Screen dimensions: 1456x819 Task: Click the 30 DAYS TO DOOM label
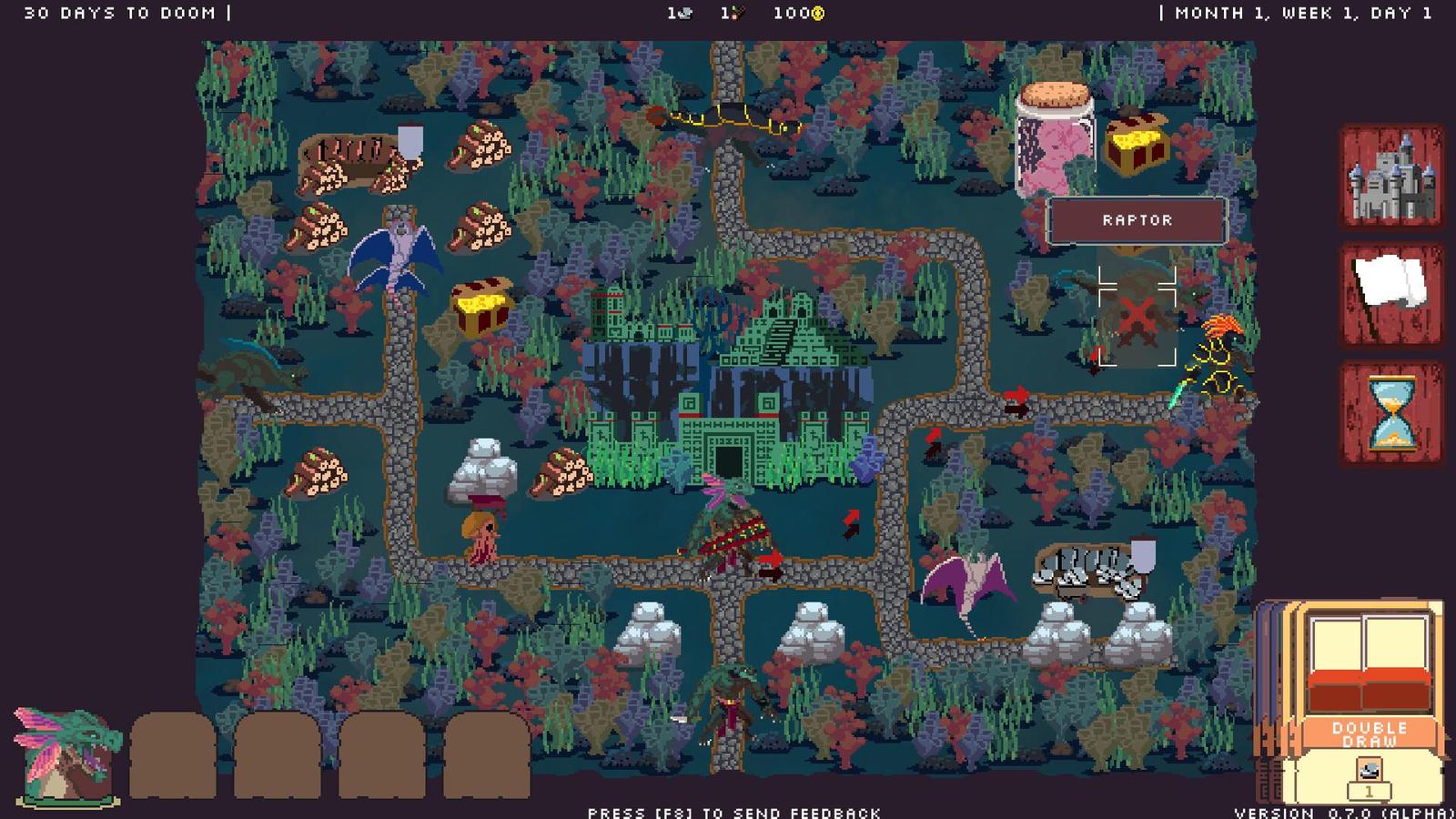coord(118,13)
